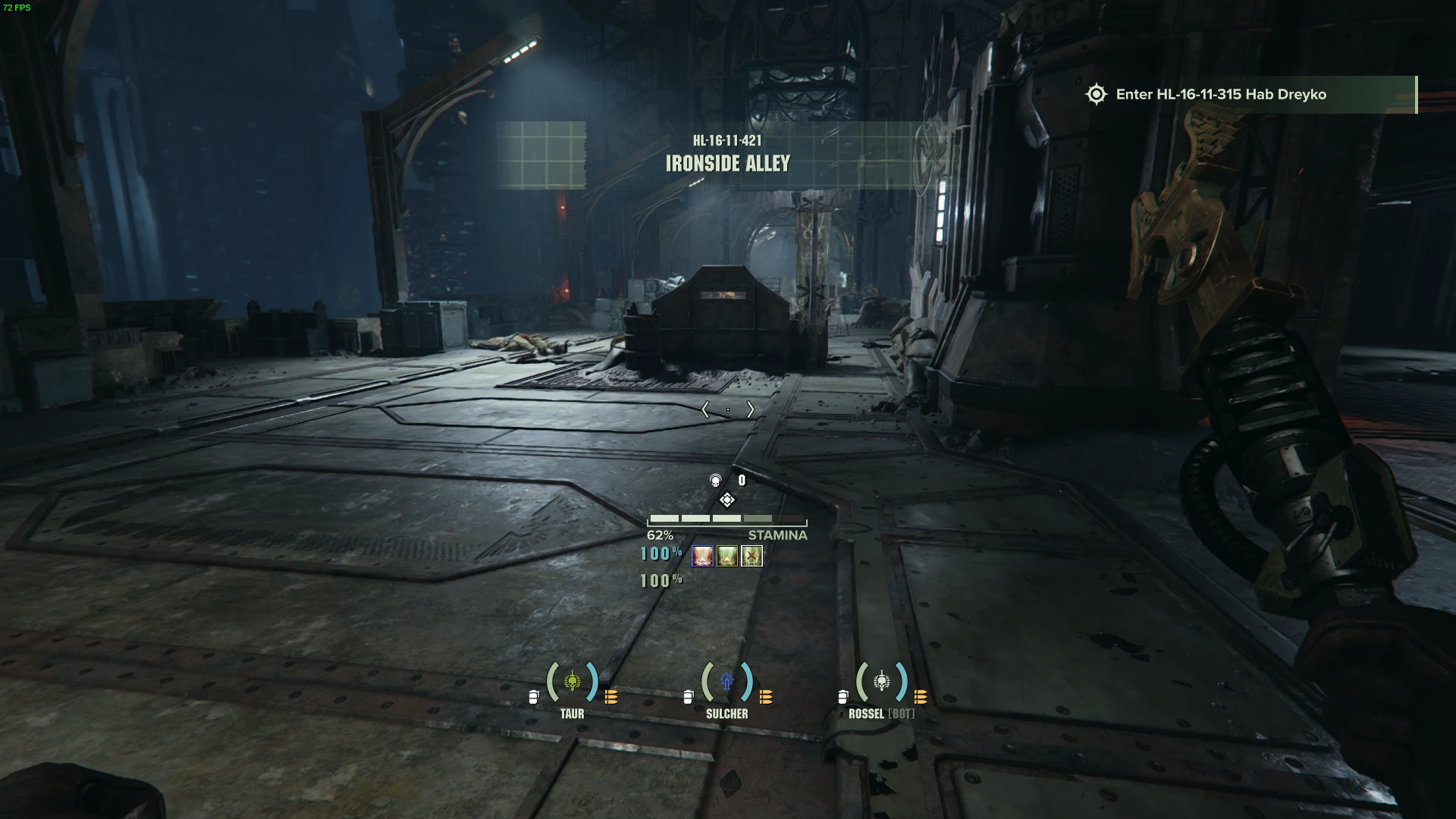The width and height of the screenshot is (1456, 819).
Task: Click the diamond ability icon above stamina
Action: 726,500
